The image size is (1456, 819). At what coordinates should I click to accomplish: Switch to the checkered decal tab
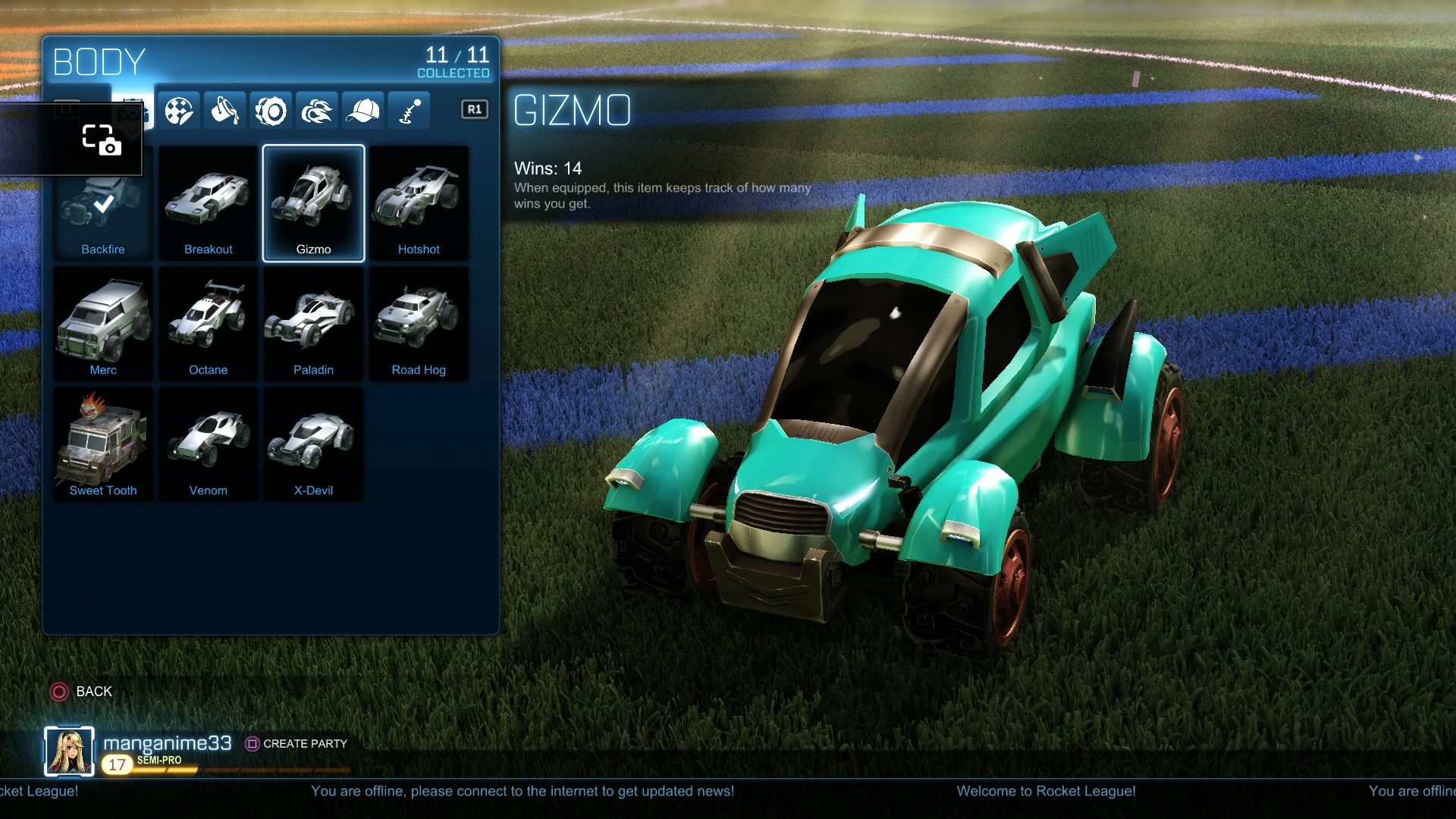click(179, 111)
